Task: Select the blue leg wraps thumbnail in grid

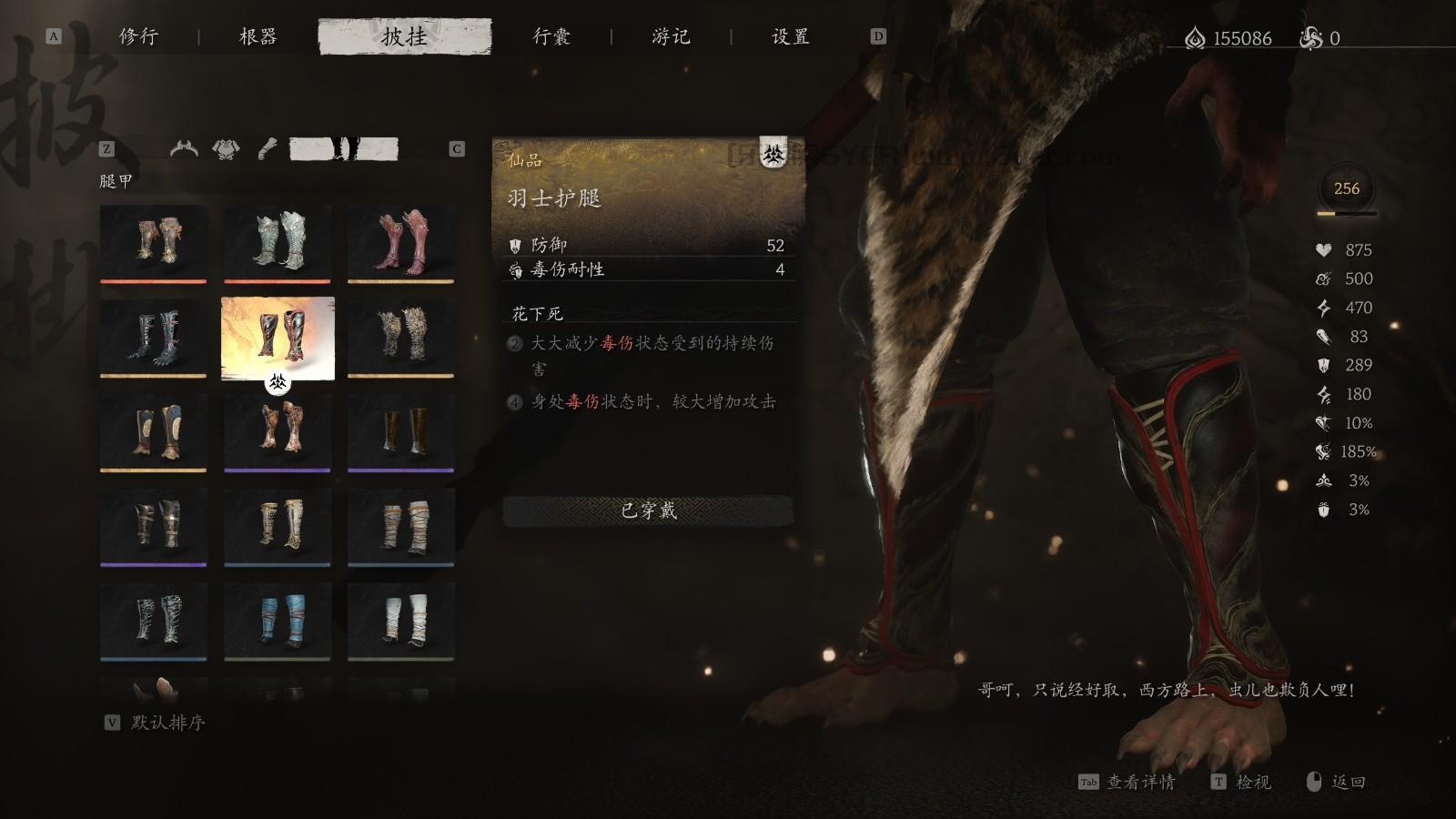Action: pos(278,619)
